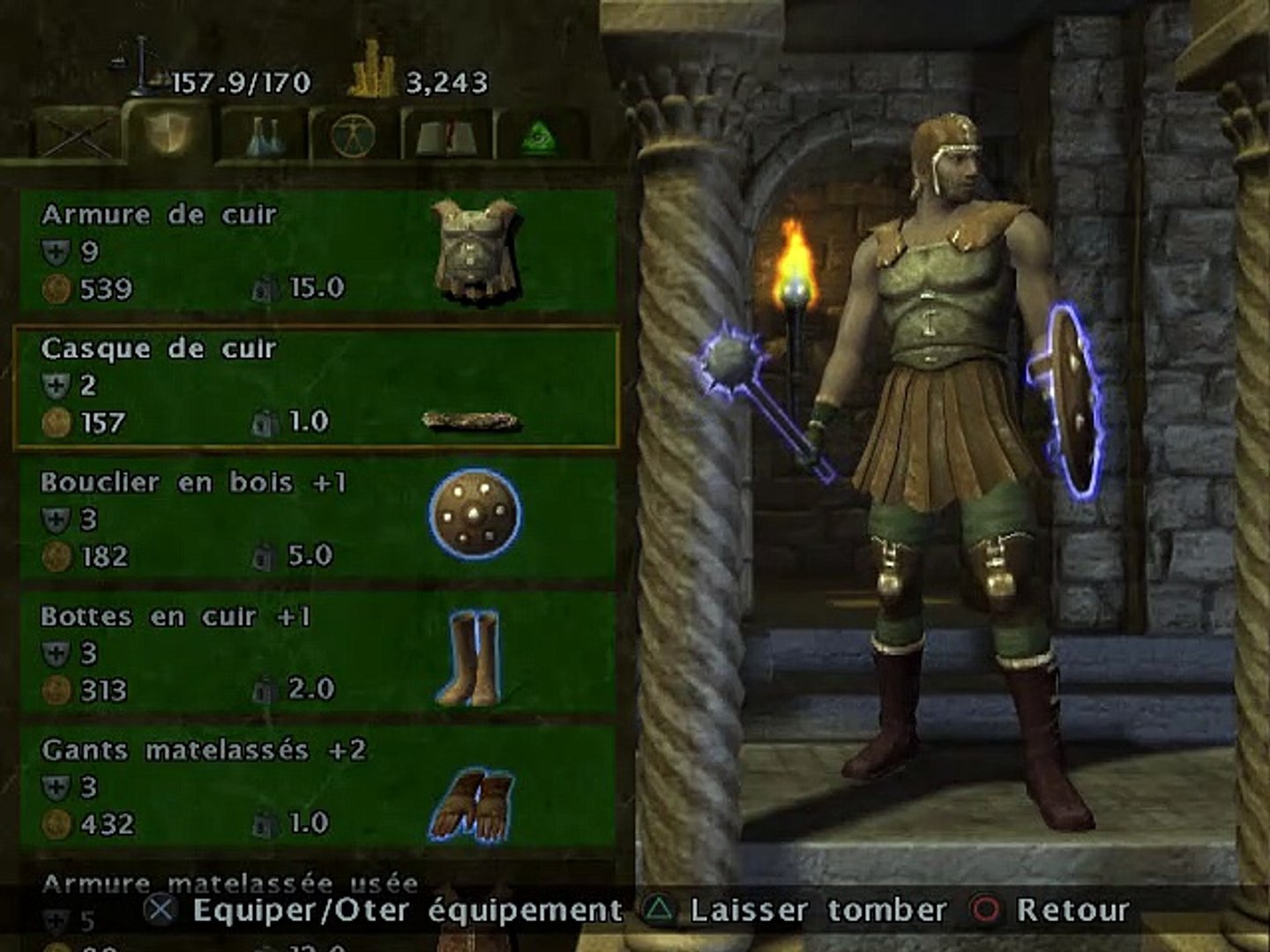Choose the Casque de cuir row
Viewport: 1270px width, 952px height.
[317, 387]
